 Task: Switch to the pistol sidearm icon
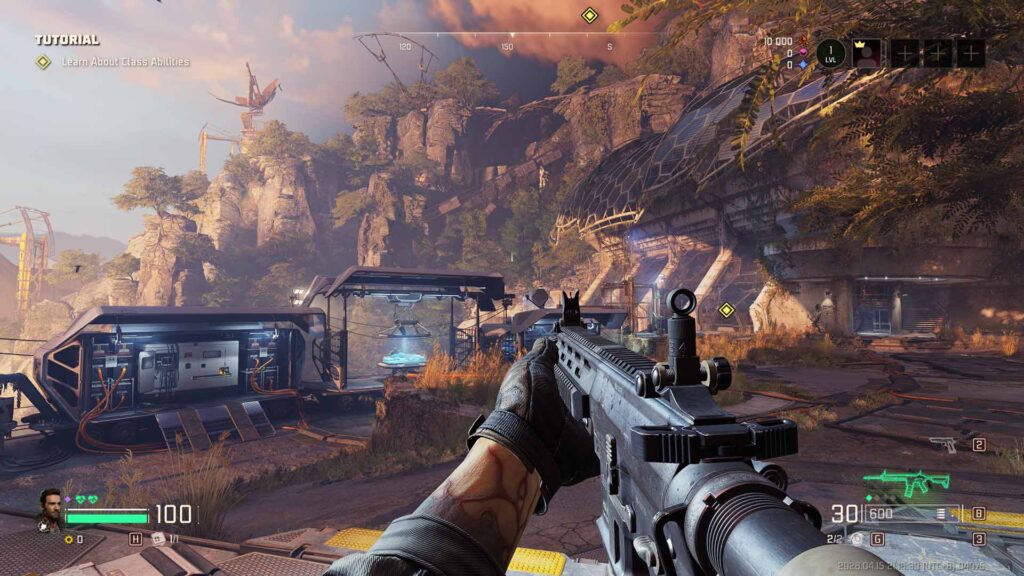(x=942, y=444)
